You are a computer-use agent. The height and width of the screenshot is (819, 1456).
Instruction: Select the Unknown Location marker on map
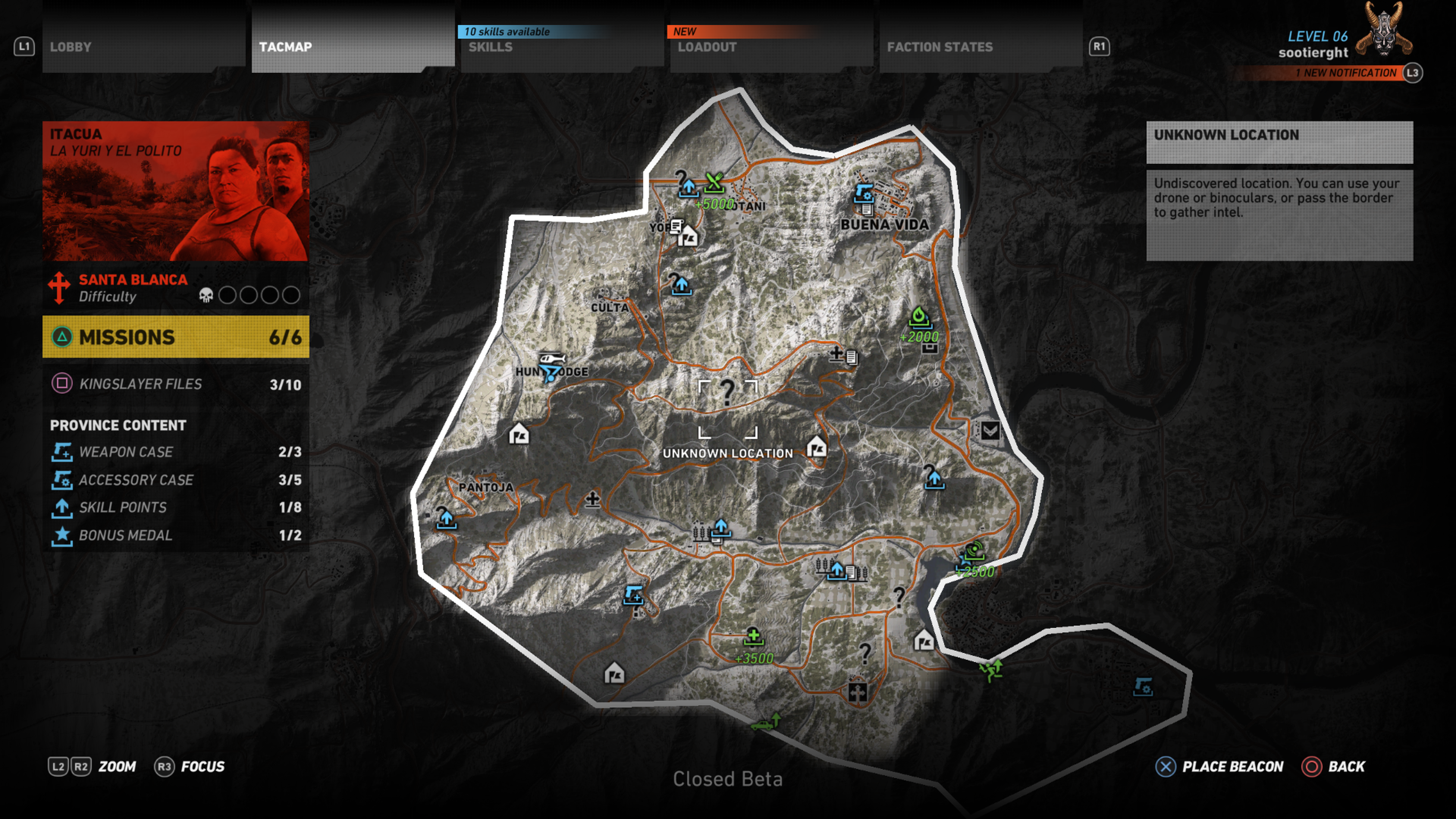tap(728, 408)
